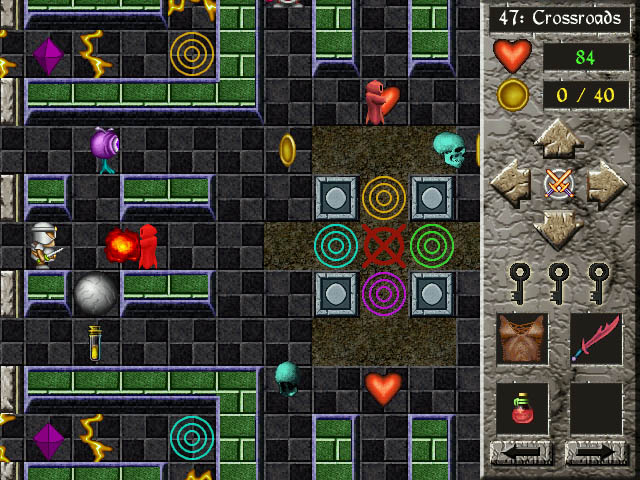Image resolution: width=640 pixels, height=480 pixels.
Task: Click the right arrow movement button
Action: (x=605, y=183)
